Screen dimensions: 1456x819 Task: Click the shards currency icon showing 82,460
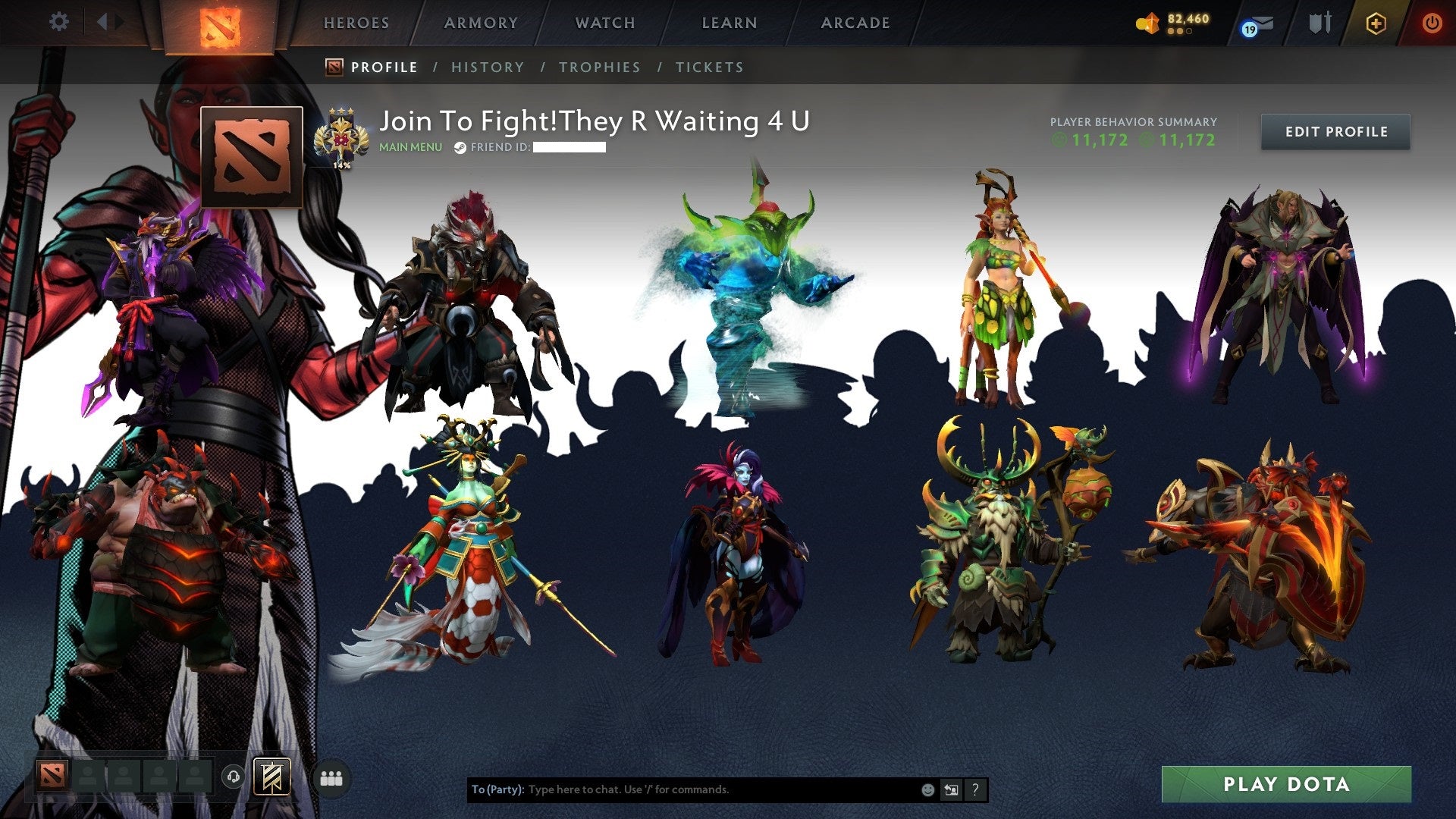point(1150,22)
